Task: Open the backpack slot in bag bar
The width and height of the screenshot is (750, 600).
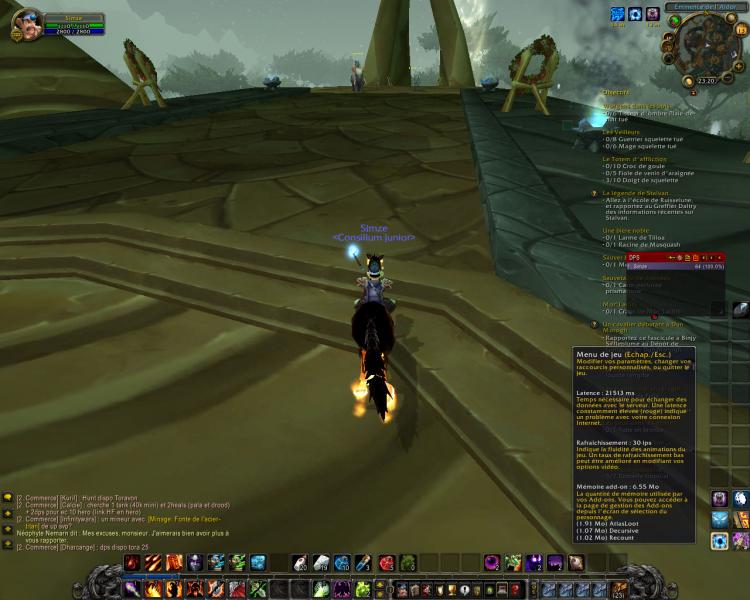Action: tap(620, 590)
